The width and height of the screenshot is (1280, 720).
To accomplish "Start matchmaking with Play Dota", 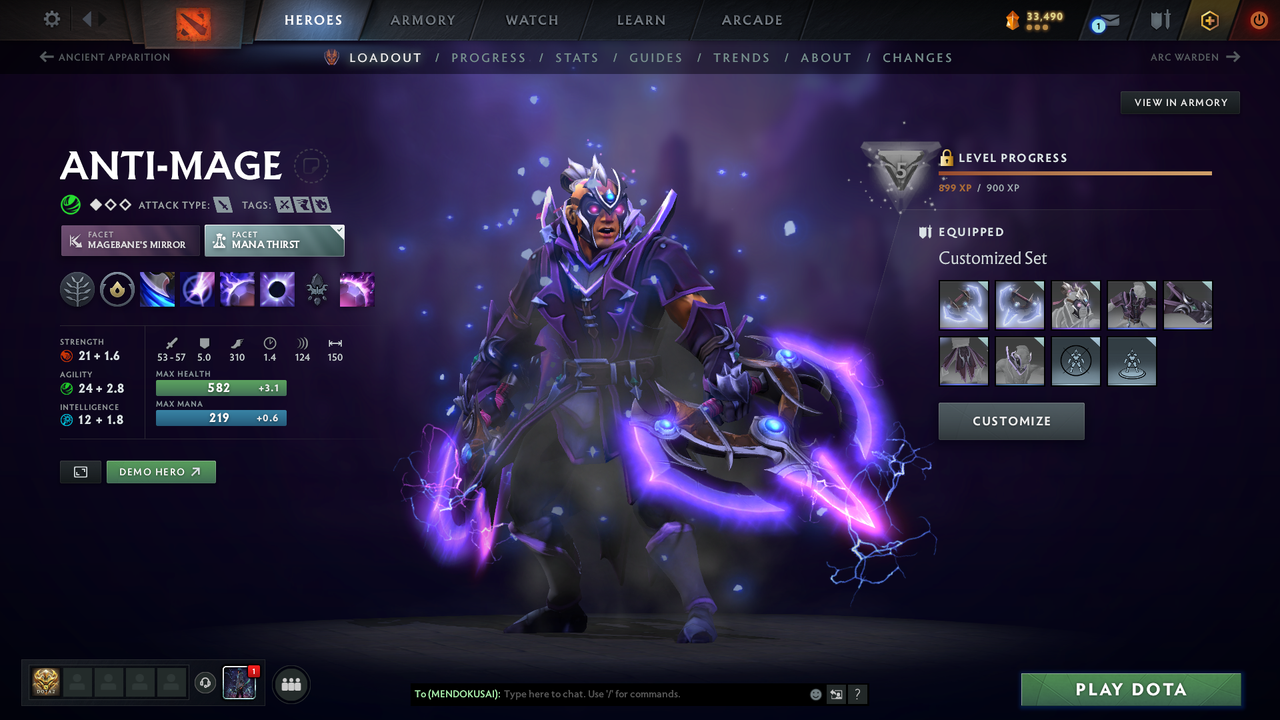I will click(x=1130, y=689).
